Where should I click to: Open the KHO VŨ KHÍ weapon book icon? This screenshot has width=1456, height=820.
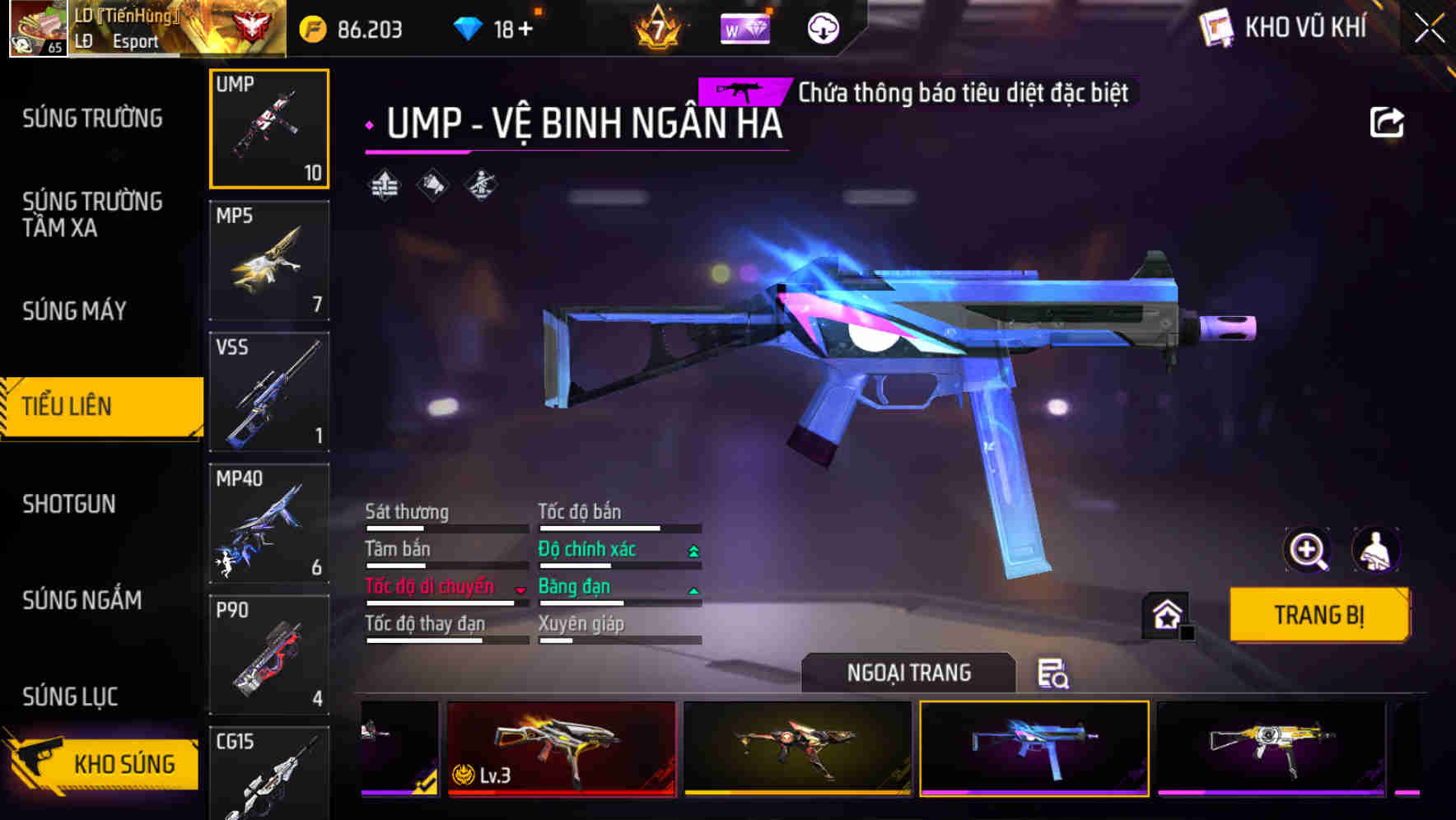[x=1214, y=27]
